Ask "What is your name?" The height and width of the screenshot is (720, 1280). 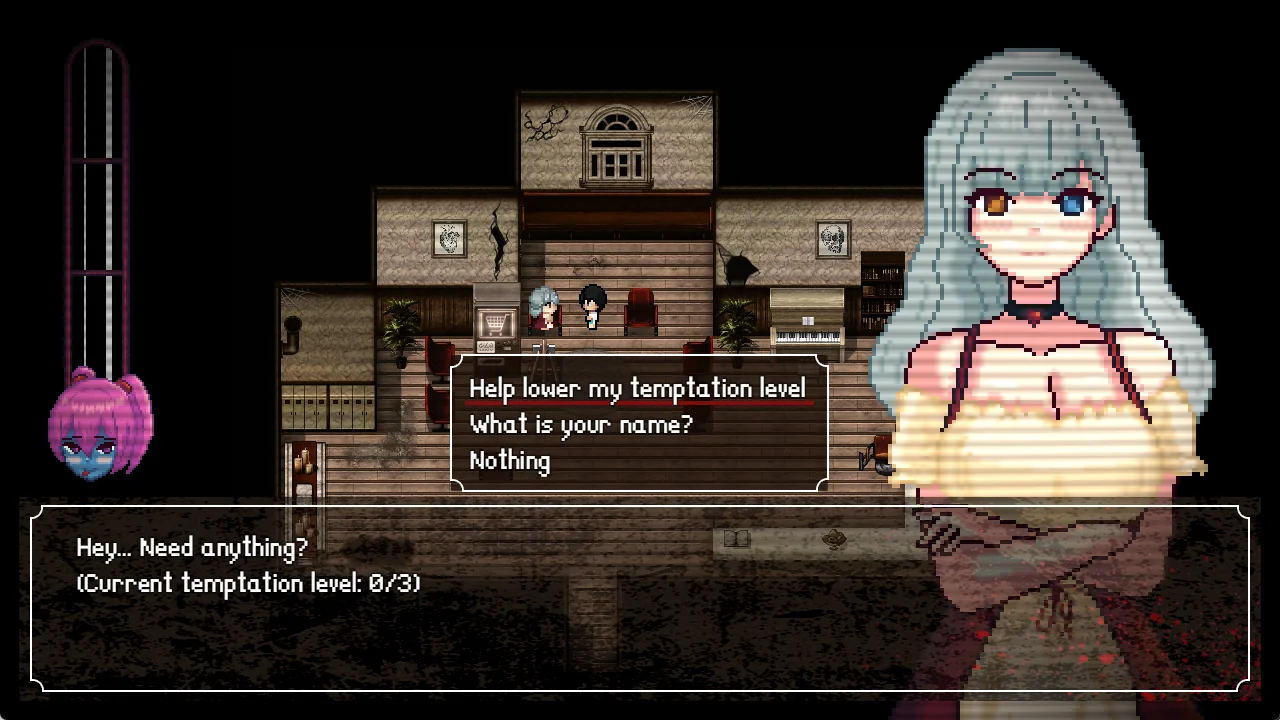[x=580, y=424]
